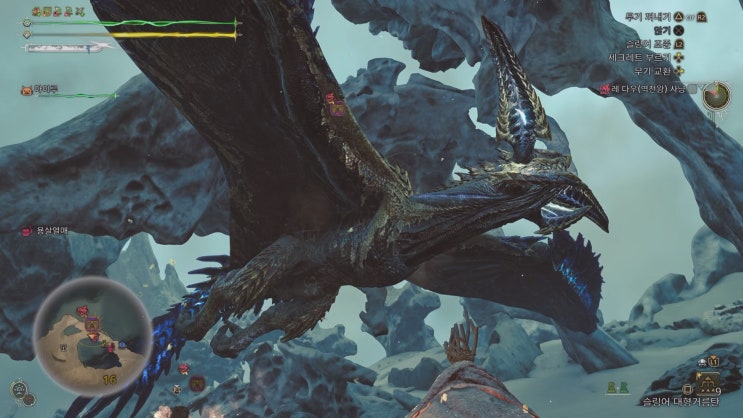The width and height of the screenshot is (743, 418).
Task: Click the day-night clock dial
Action: tap(715, 96)
